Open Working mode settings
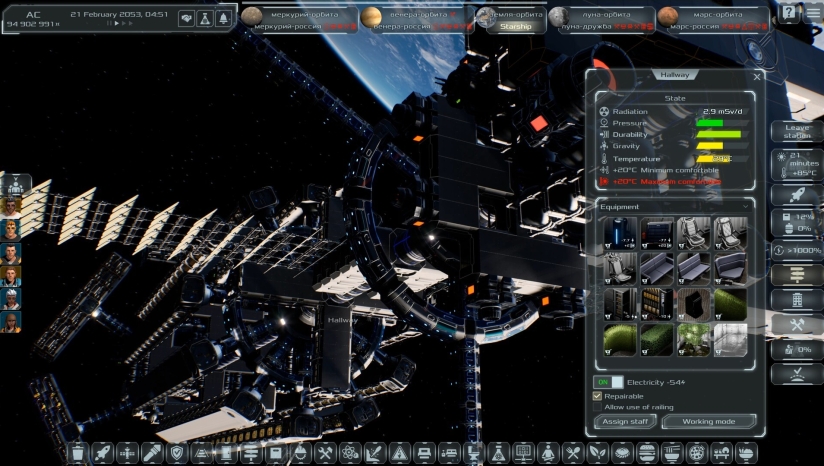This screenshot has width=824, height=466. click(x=708, y=422)
